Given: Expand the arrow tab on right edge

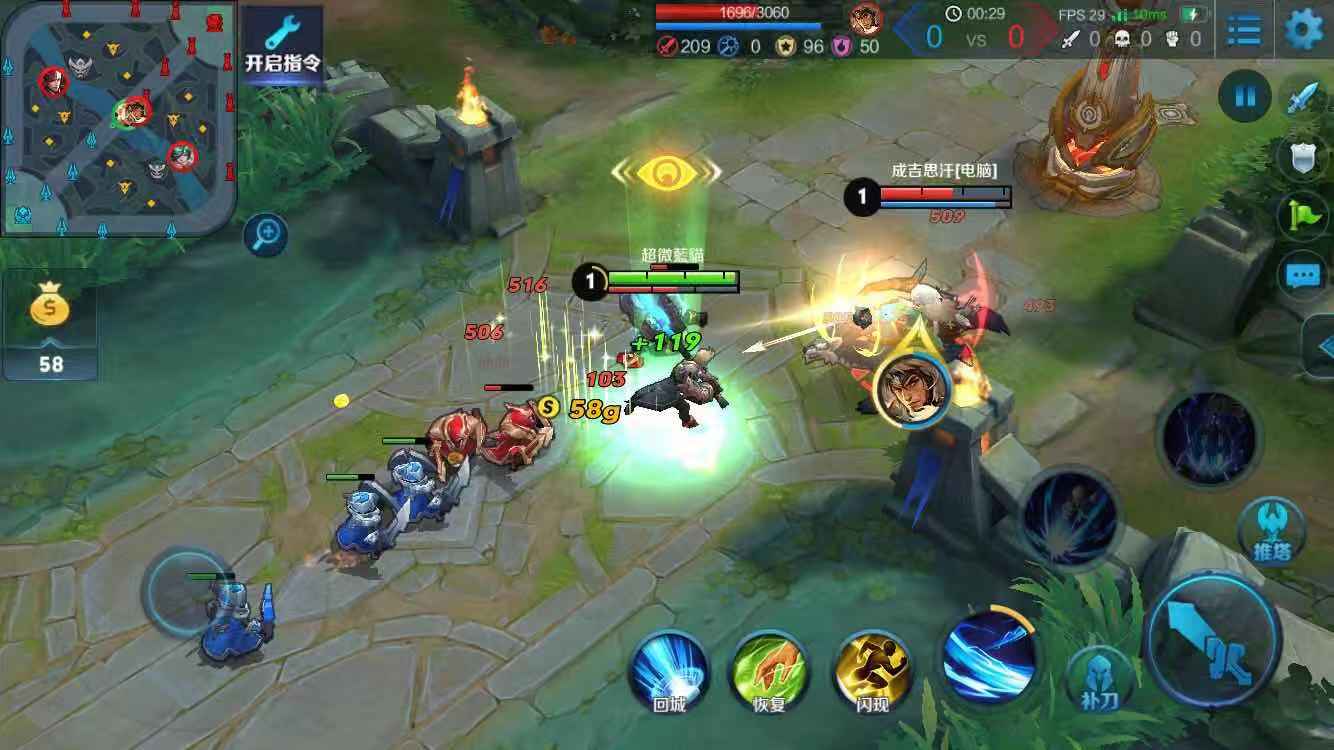Looking at the screenshot, I should coord(1322,347).
